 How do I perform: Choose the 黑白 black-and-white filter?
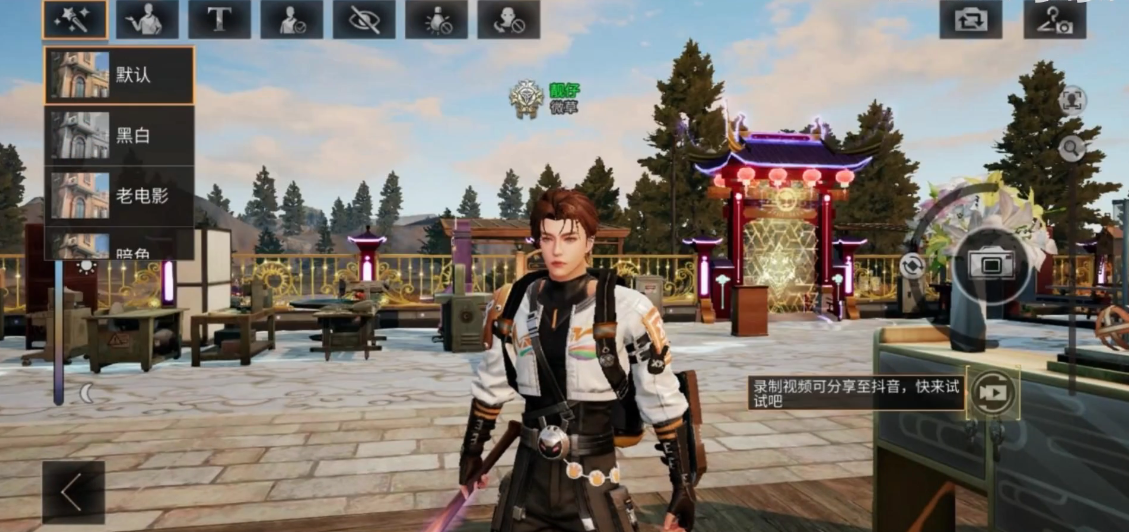[x=119, y=135]
